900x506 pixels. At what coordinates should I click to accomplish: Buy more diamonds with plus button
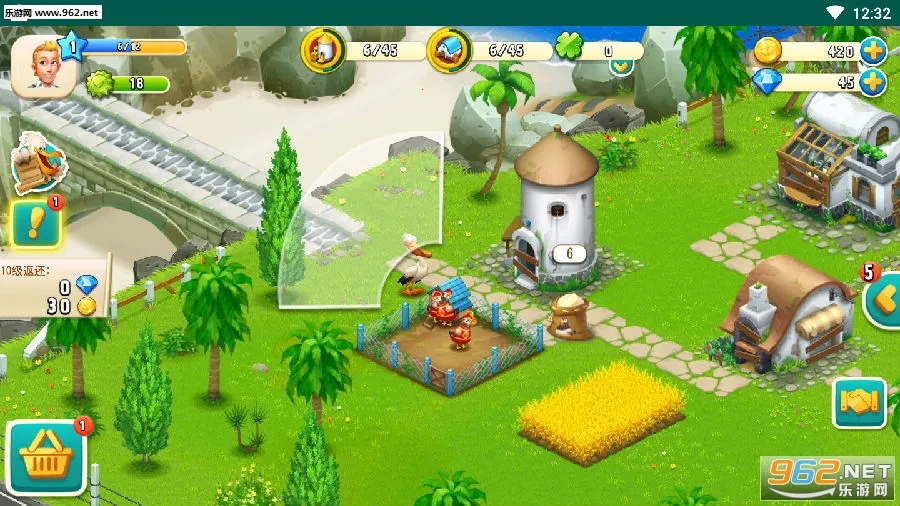tap(873, 82)
